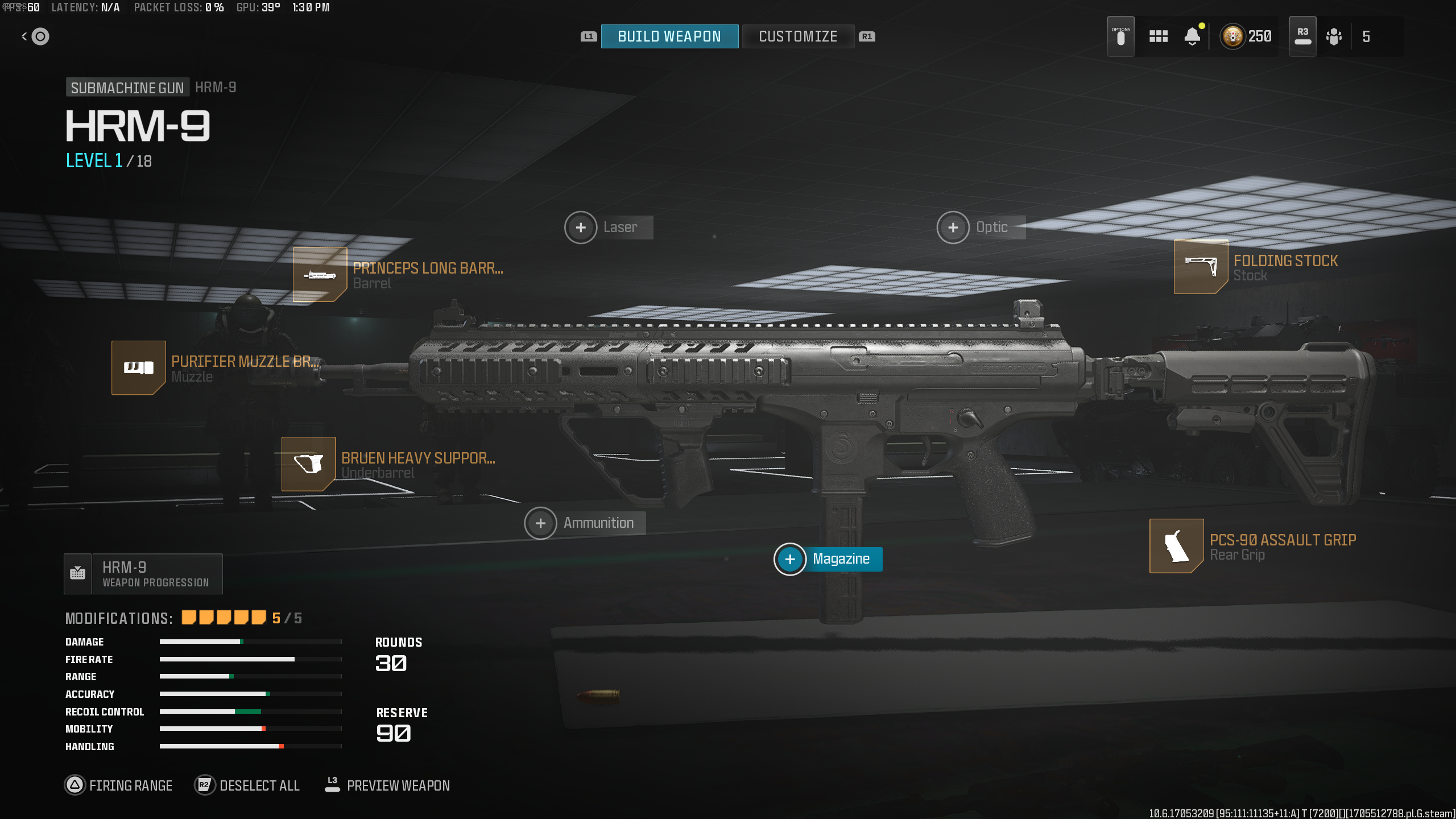Enter the Firing Range
The width and height of the screenshot is (1456, 819).
[x=119, y=785]
